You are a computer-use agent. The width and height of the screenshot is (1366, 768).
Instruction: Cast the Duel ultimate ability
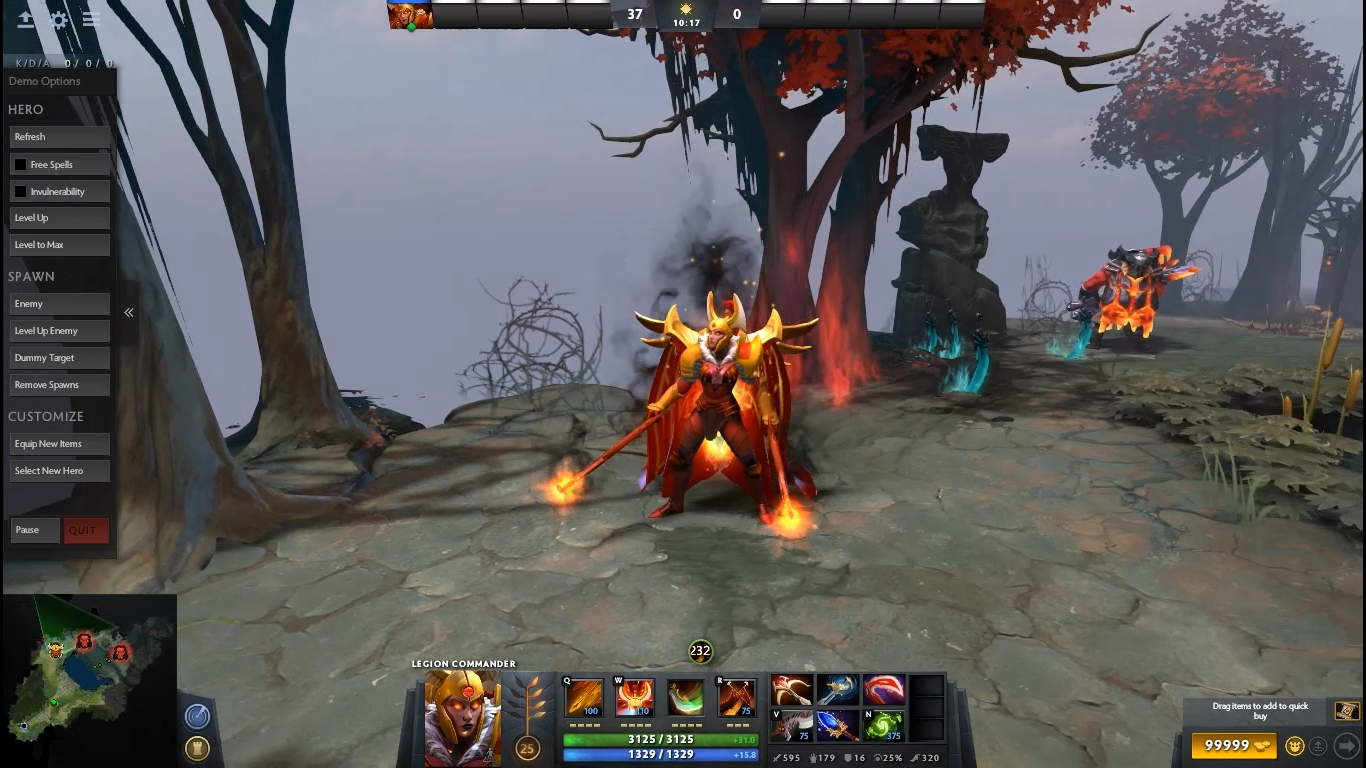(x=736, y=698)
